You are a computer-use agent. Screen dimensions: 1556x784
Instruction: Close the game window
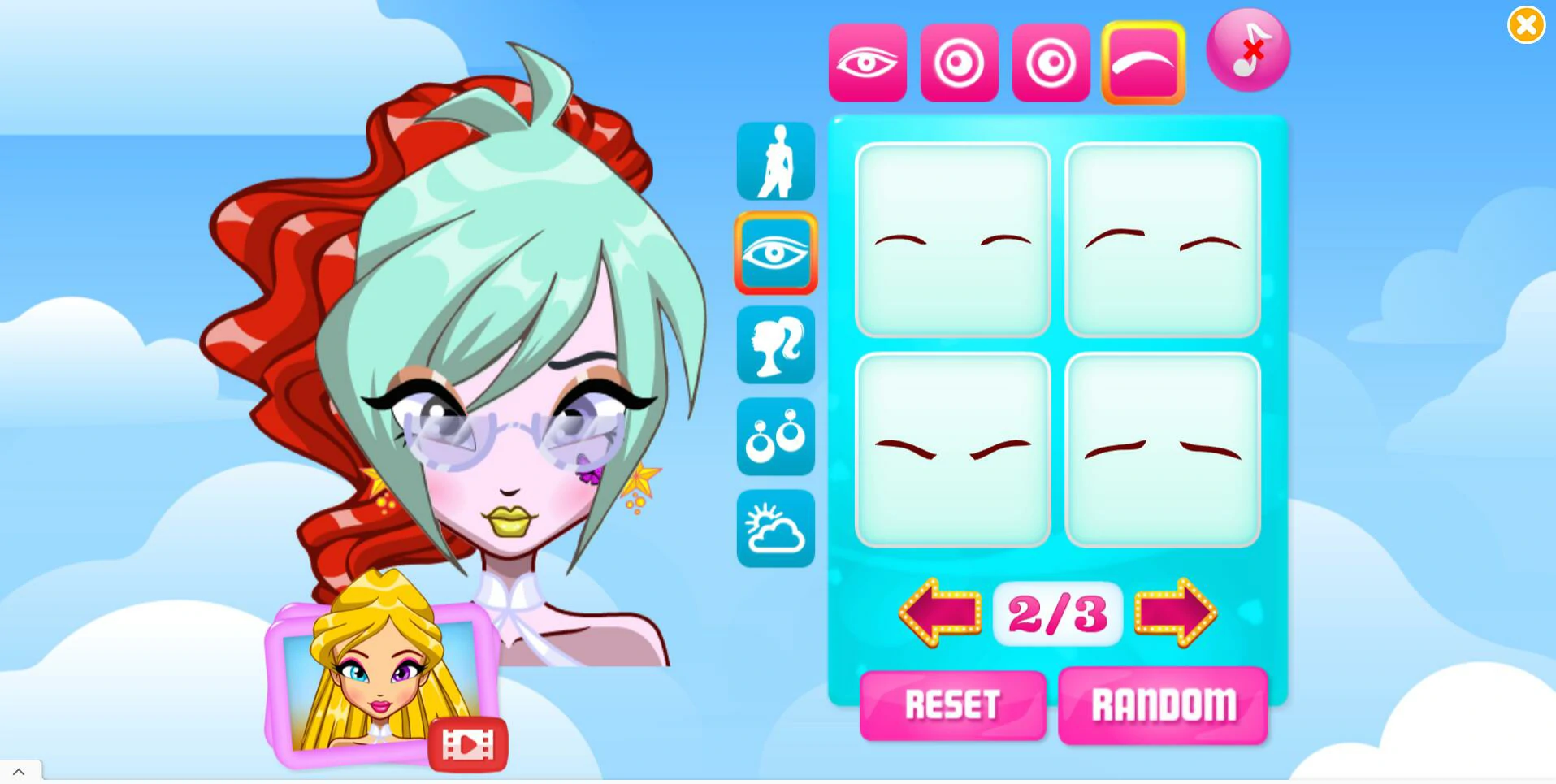1526,25
